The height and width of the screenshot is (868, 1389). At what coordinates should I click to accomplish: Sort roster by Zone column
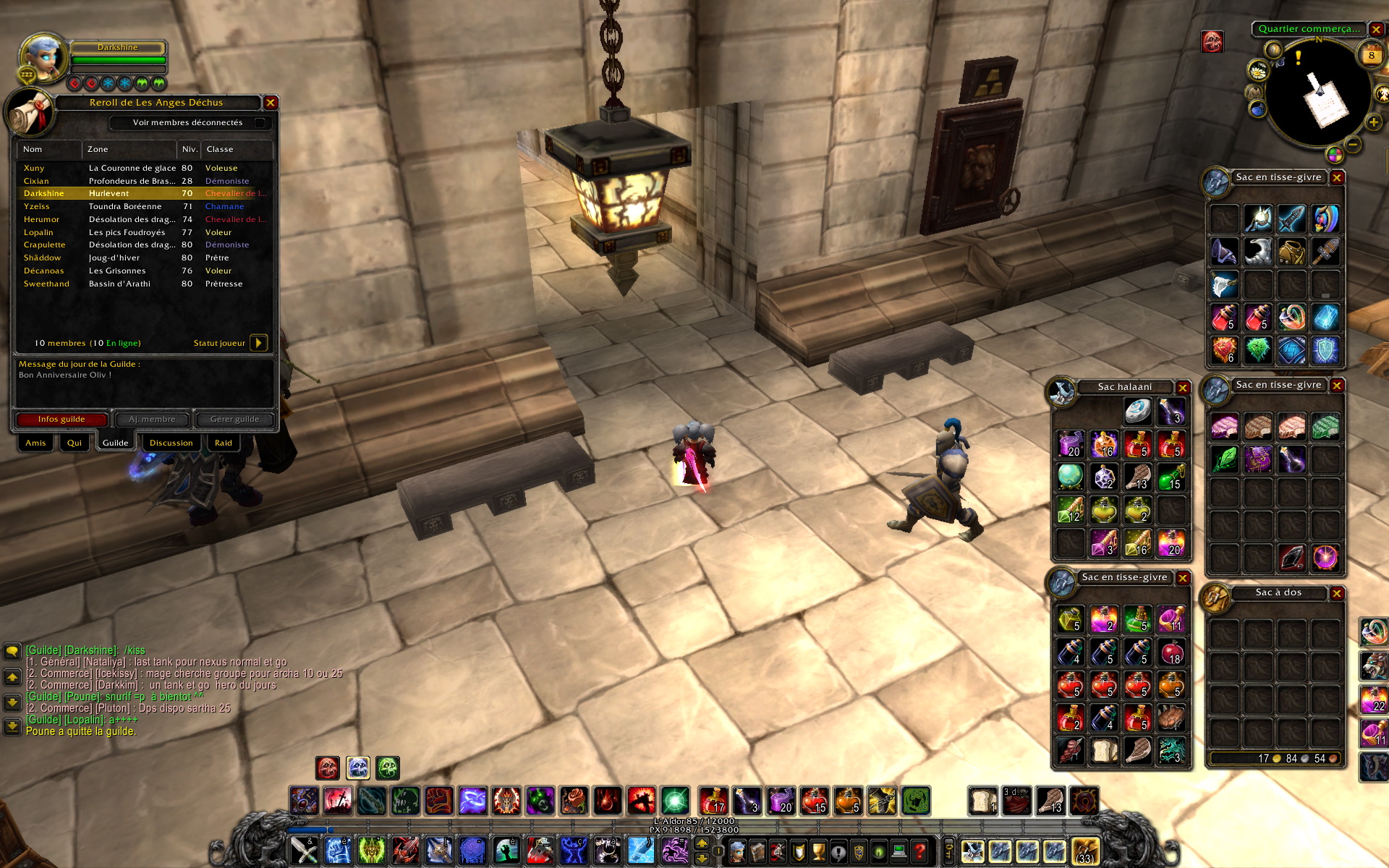pos(129,150)
